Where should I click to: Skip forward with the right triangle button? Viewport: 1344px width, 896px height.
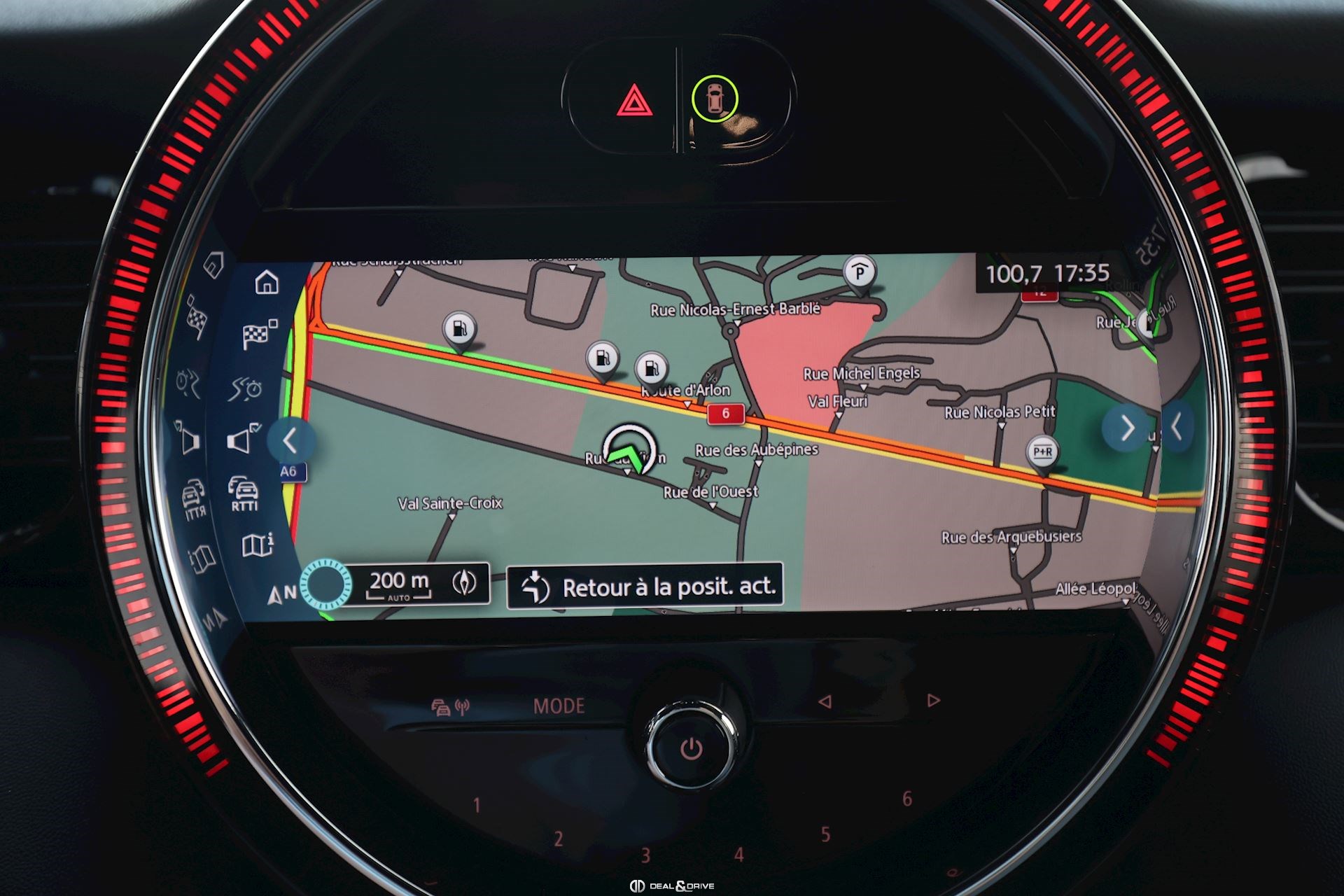(933, 700)
